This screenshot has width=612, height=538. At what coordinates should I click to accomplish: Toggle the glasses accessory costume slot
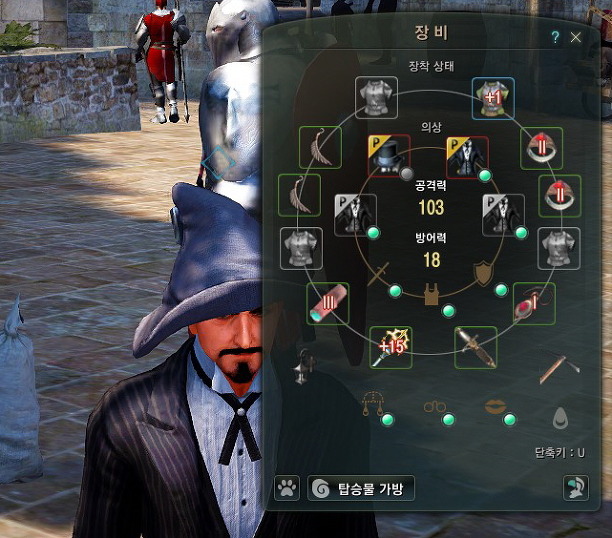click(433, 407)
